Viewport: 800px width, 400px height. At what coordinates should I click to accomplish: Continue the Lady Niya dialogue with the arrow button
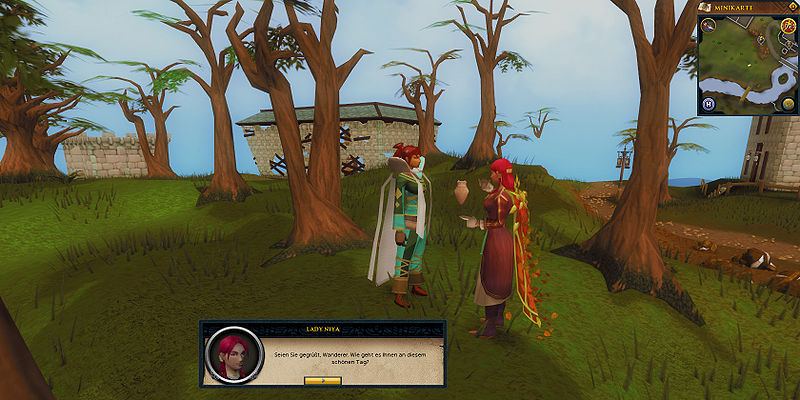(x=323, y=381)
